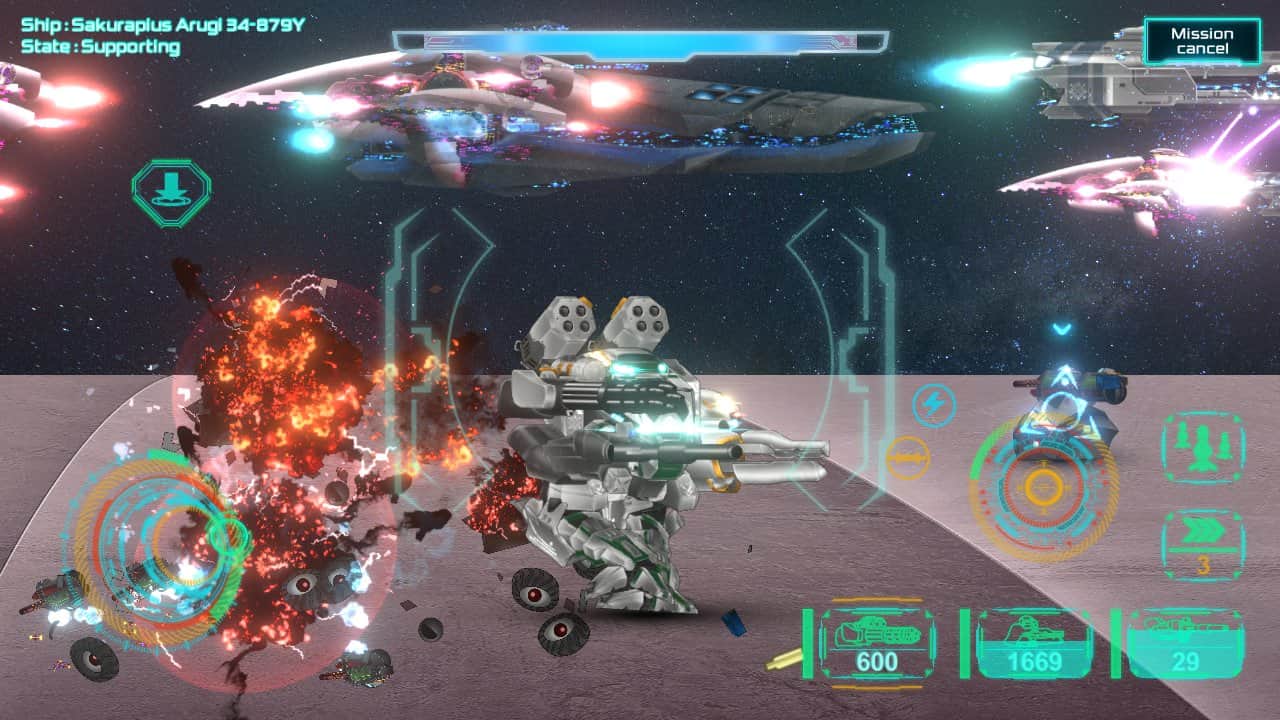
Task: Touch the circular movement joystick
Action: tap(160, 545)
